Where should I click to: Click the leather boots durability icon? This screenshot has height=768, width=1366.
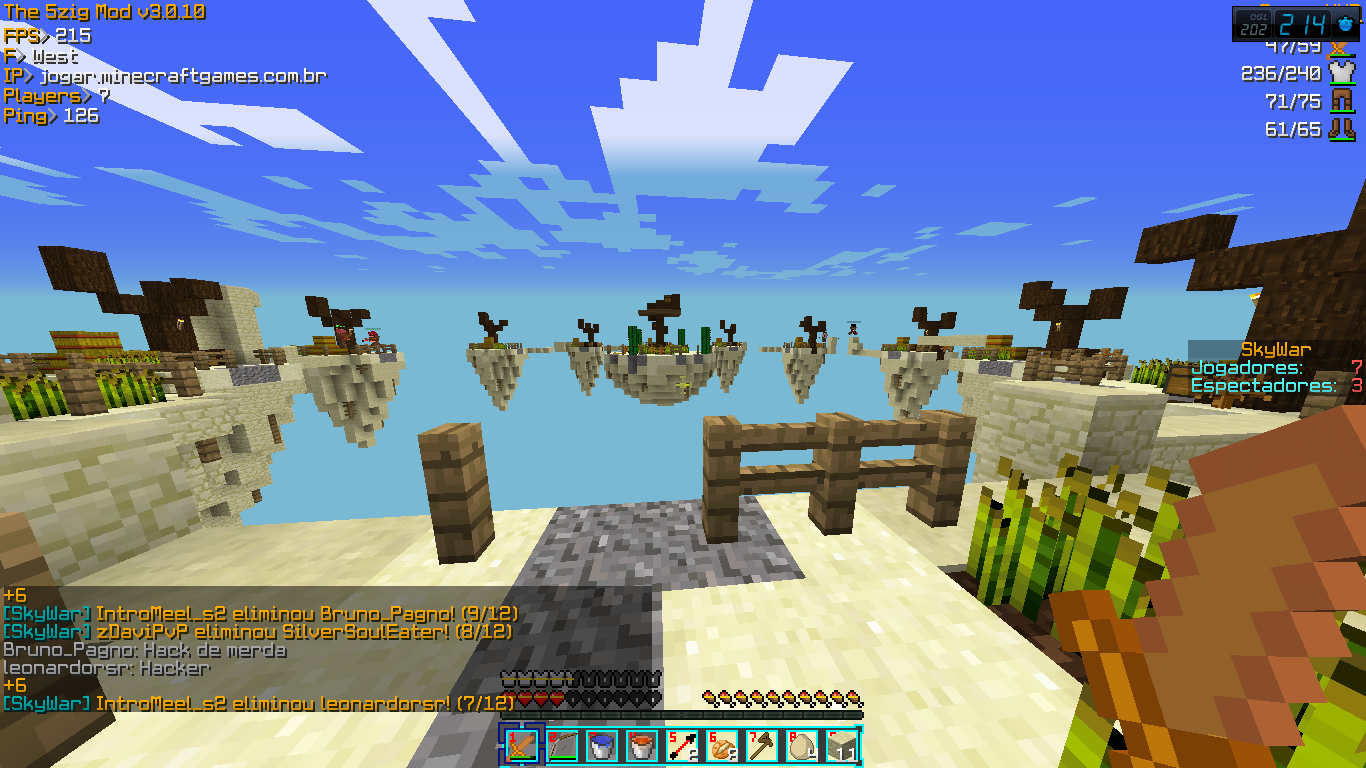pos(1340,129)
